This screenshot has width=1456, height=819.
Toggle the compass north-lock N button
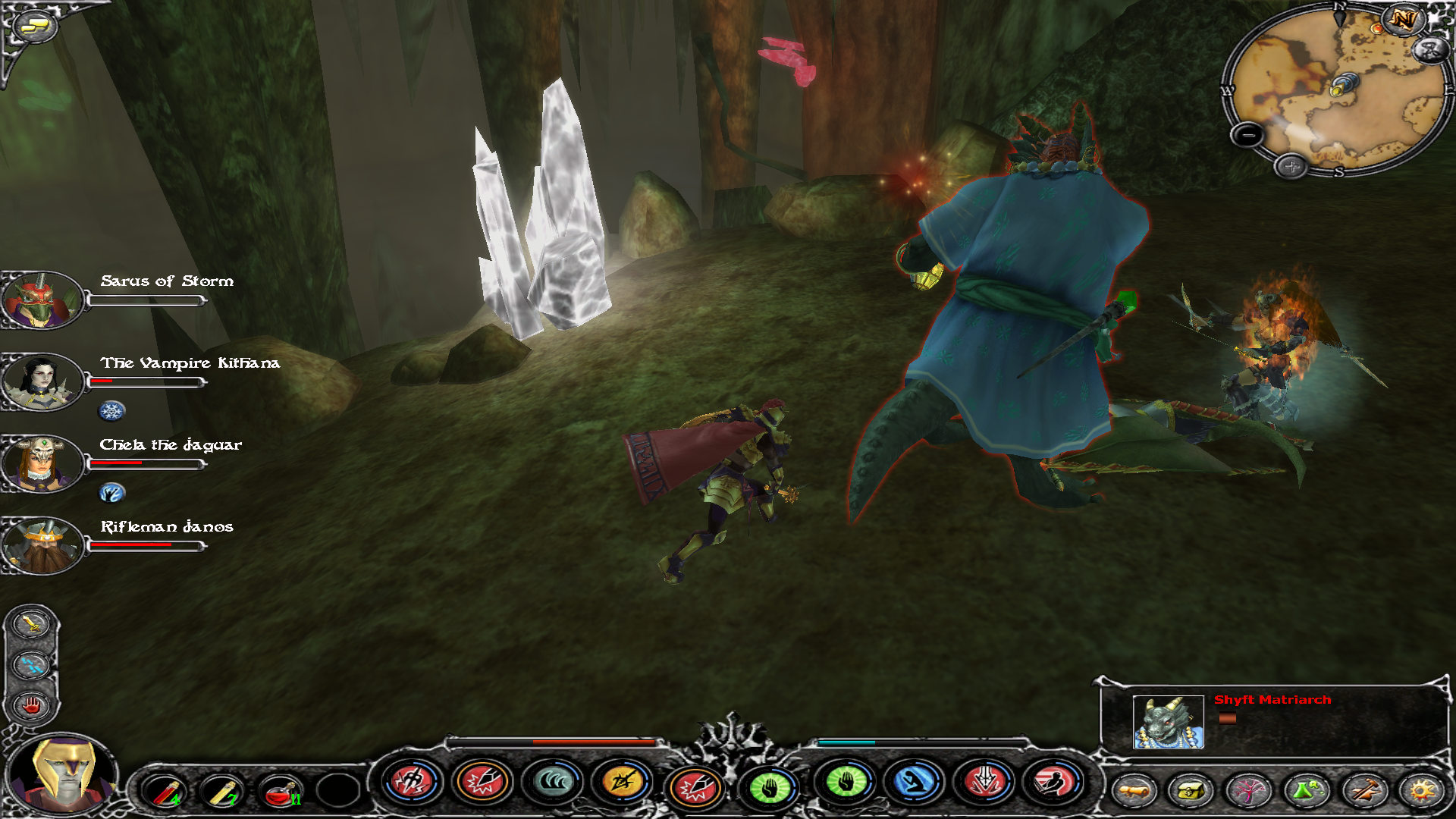(1402, 20)
